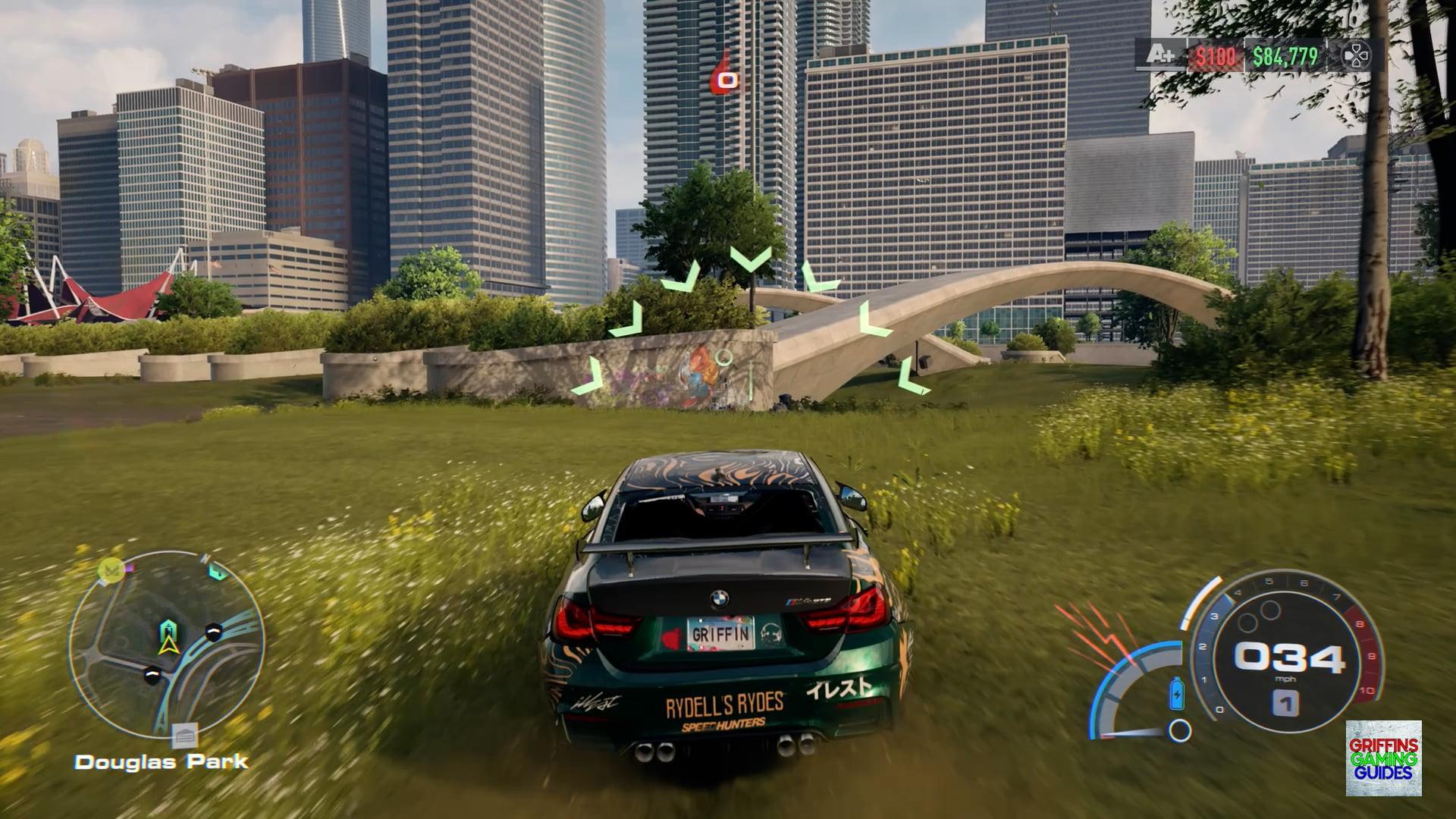
Task: Open the Griffins Gaming Guides watermark logo
Action: pos(1383,758)
